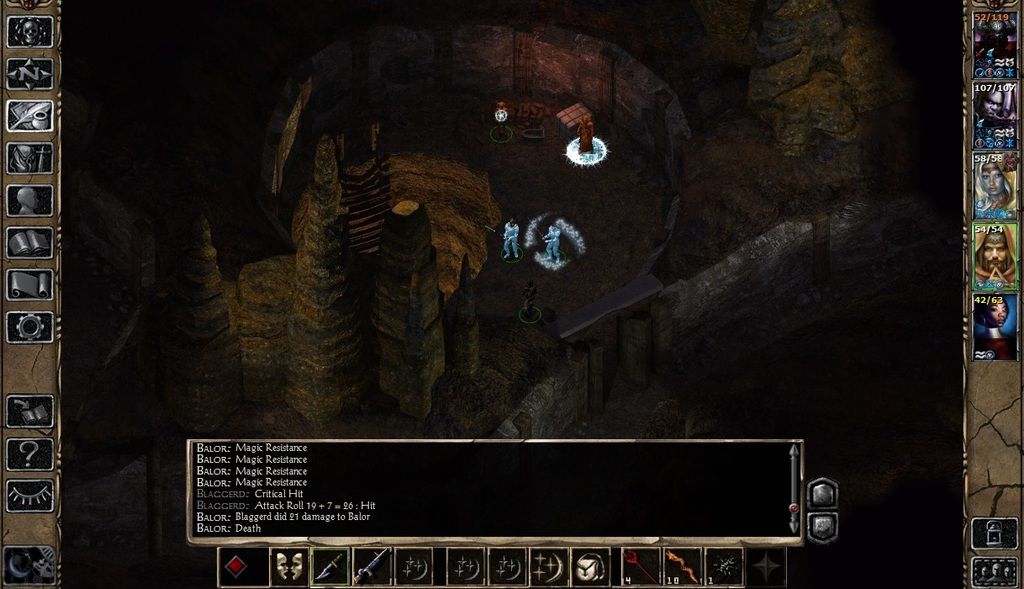Use the orange flame item with 10 charges

tap(683, 567)
